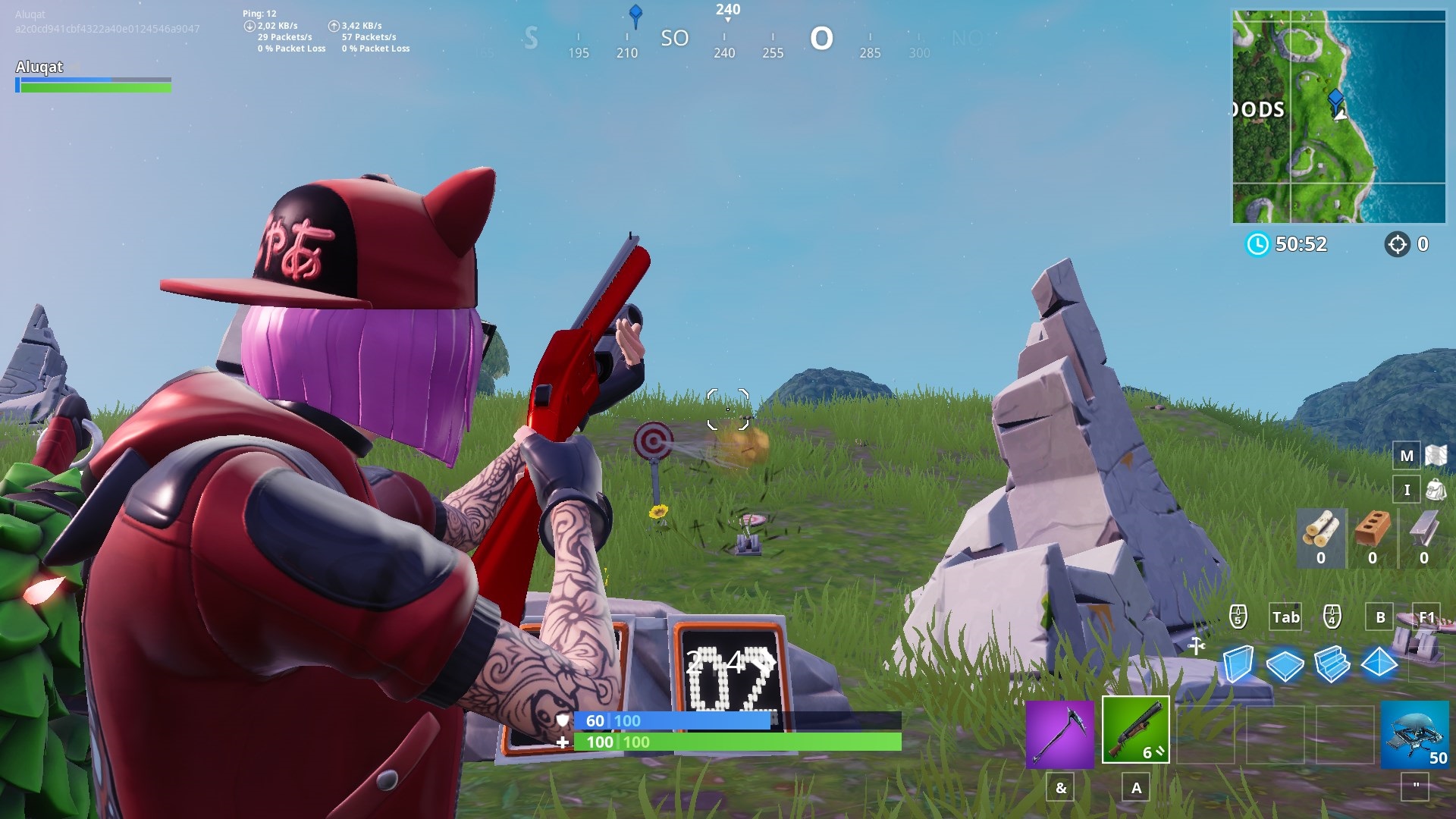Open the map via the map icon

tap(1407, 456)
